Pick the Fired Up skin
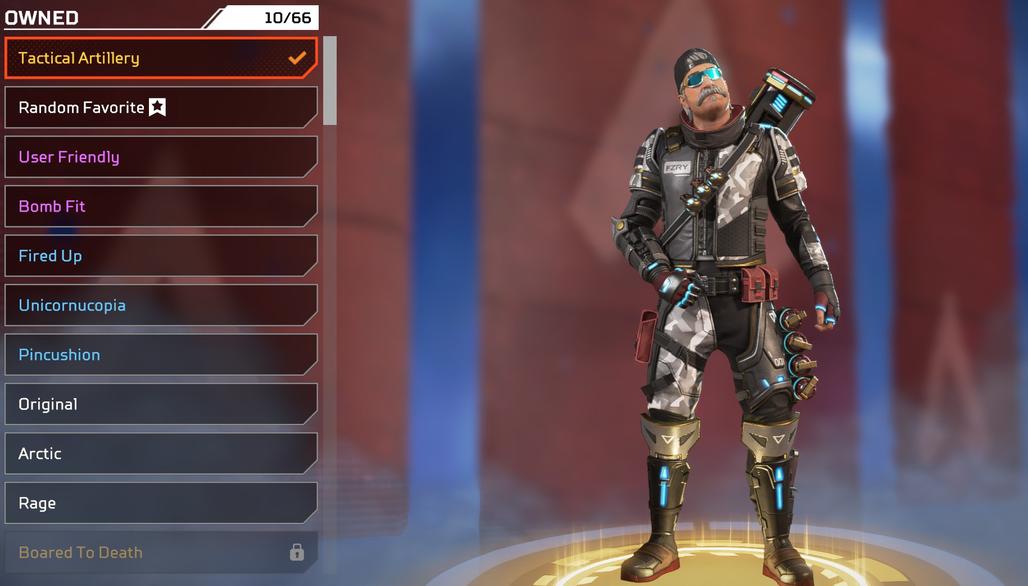The image size is (1028, 586). click(x=160, y=256)
